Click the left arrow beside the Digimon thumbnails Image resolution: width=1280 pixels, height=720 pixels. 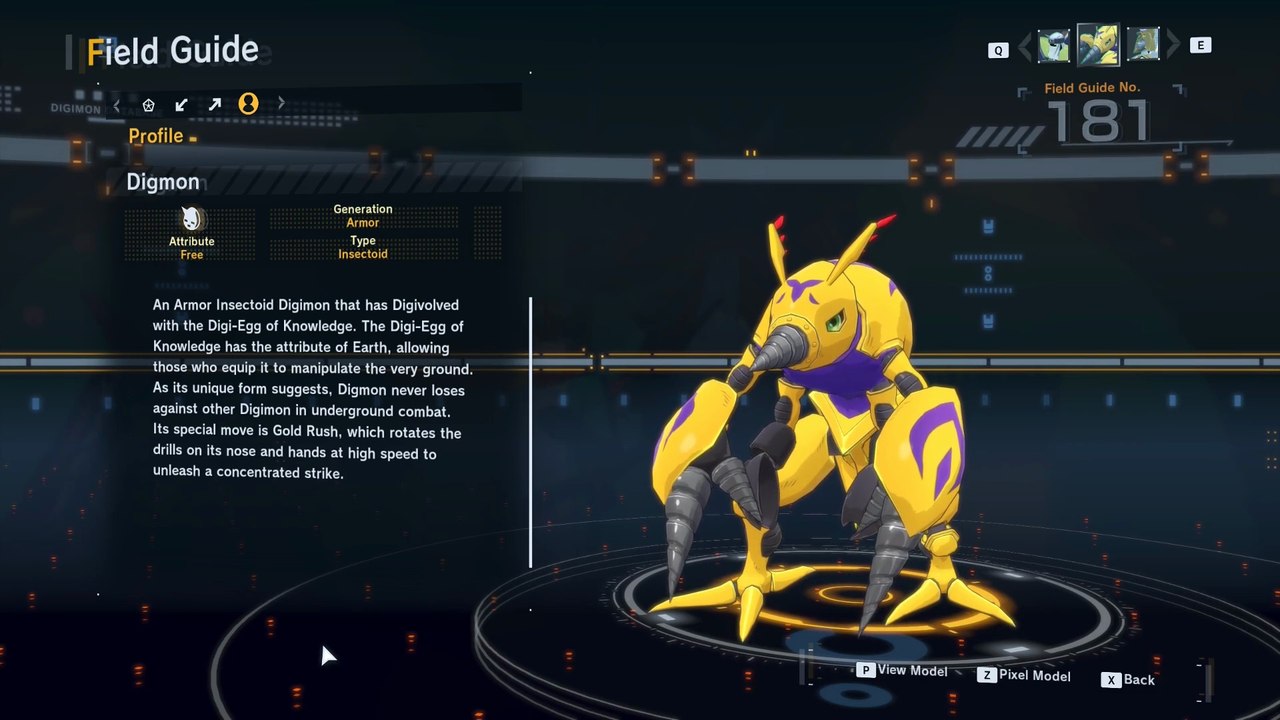pos(1024,46)
